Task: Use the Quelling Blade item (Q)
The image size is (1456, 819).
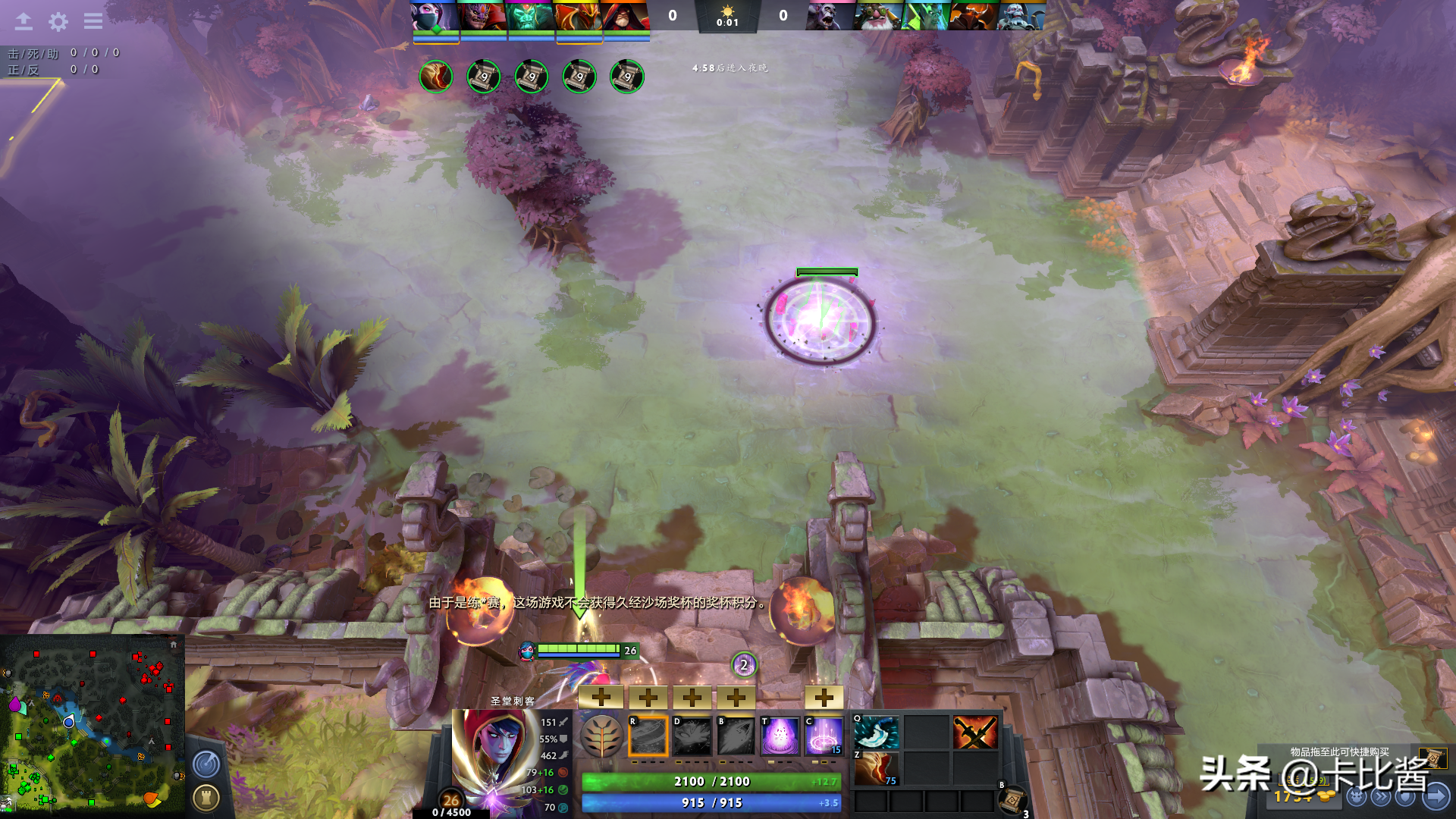Action: (877, 733)
